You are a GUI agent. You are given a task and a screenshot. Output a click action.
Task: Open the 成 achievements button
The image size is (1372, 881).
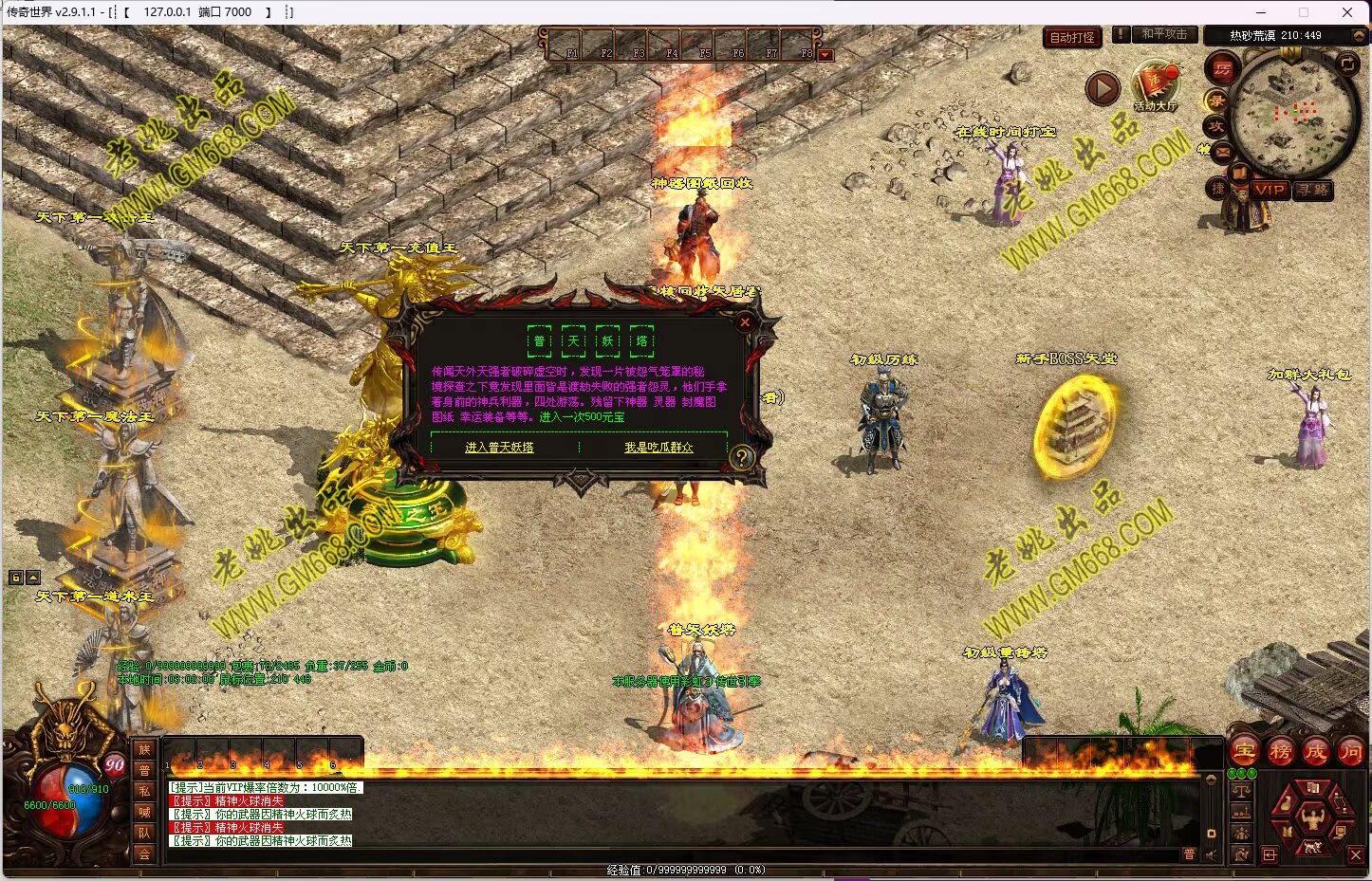(x=1315, y=752)
